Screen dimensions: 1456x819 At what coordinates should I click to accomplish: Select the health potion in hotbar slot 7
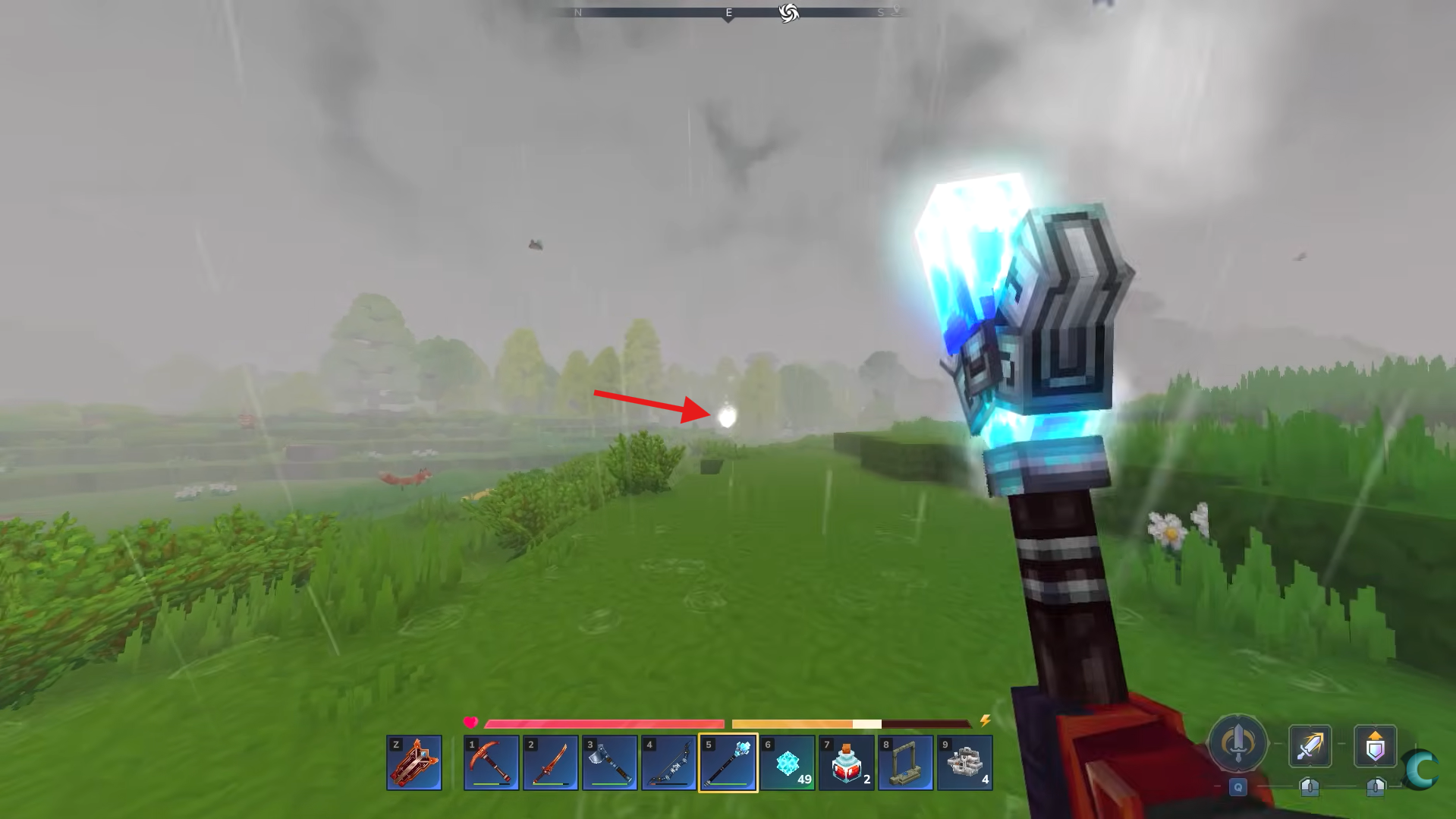(x=848, y=762)
